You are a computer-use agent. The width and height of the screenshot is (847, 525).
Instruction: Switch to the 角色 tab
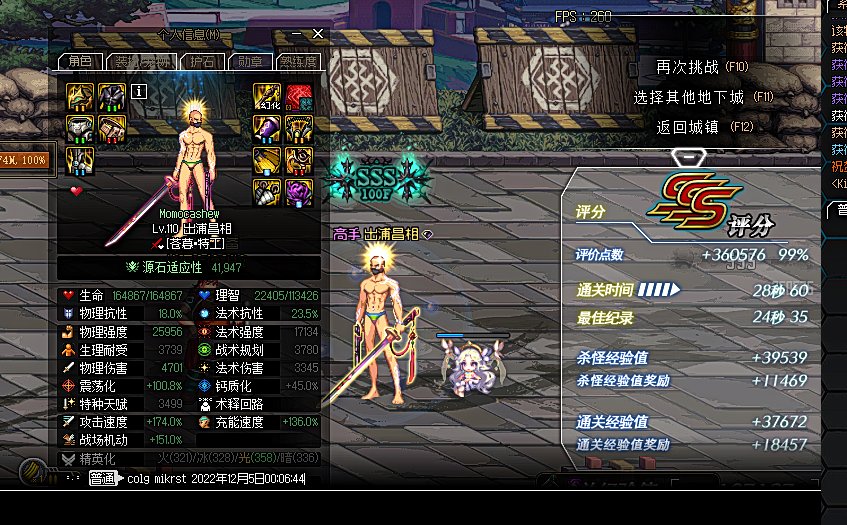pyautogui.click(x=80, y=61)
